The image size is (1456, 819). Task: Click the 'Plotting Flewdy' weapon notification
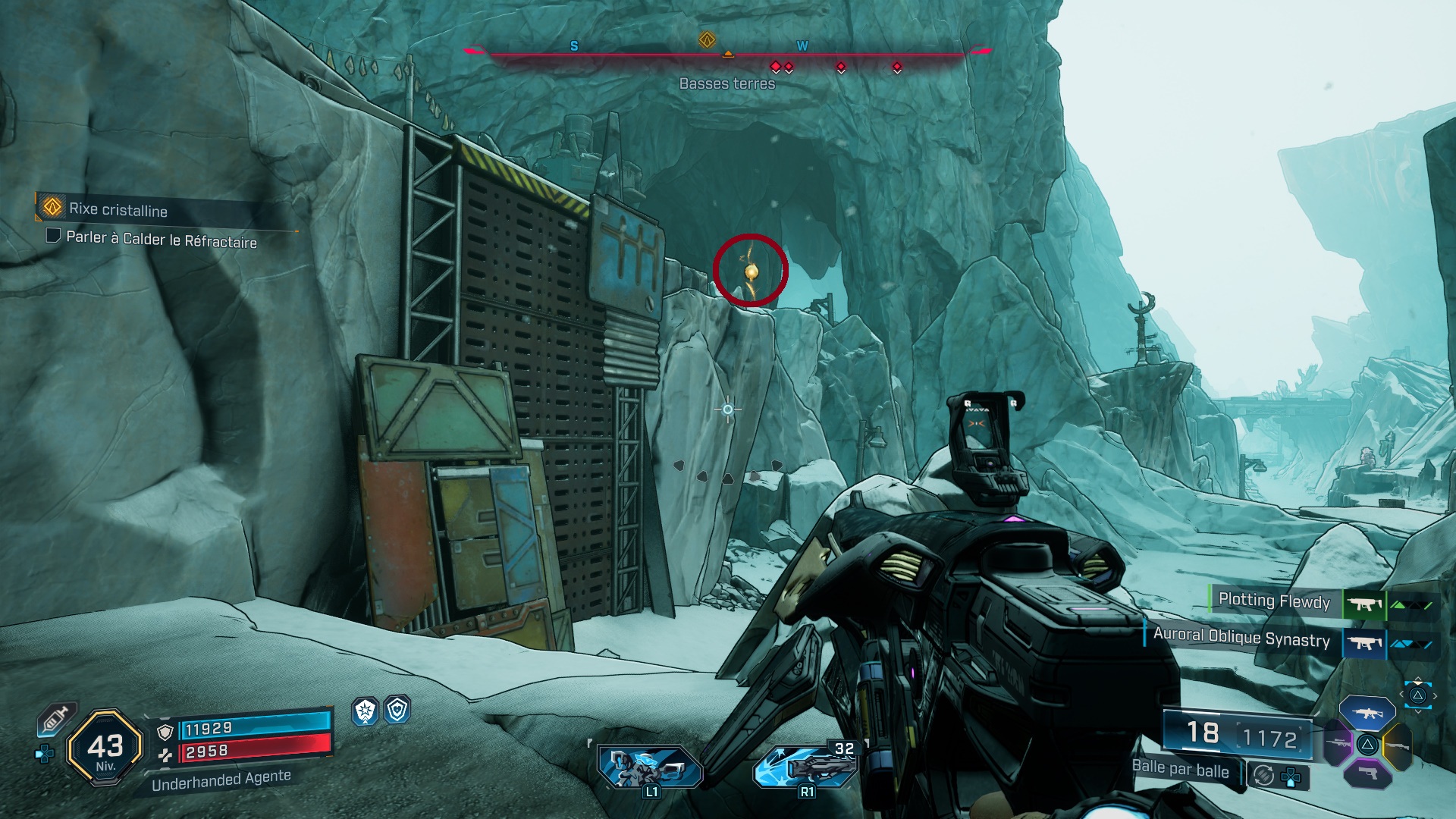coord(1274,601)
